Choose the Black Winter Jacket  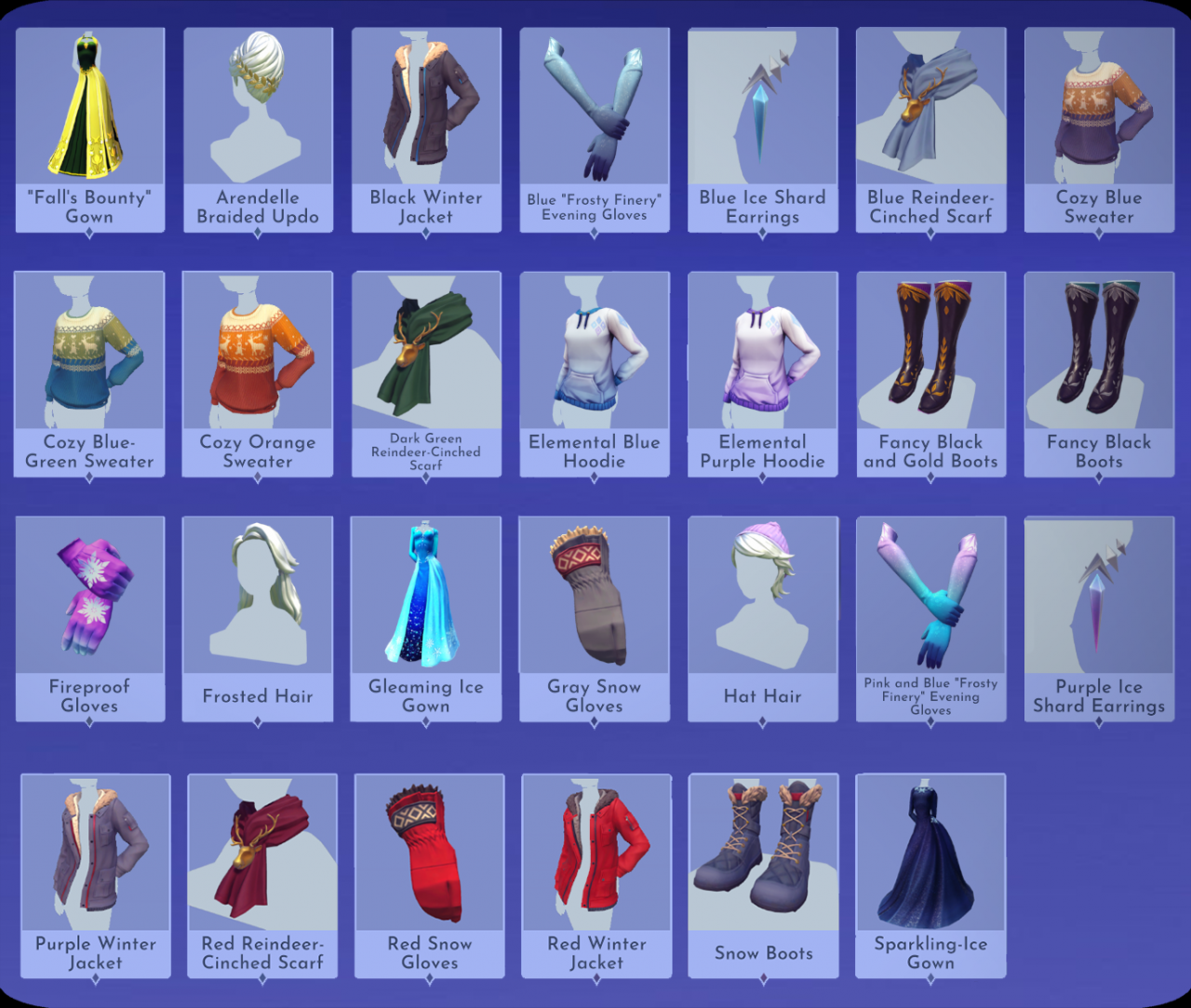point(426,112)
